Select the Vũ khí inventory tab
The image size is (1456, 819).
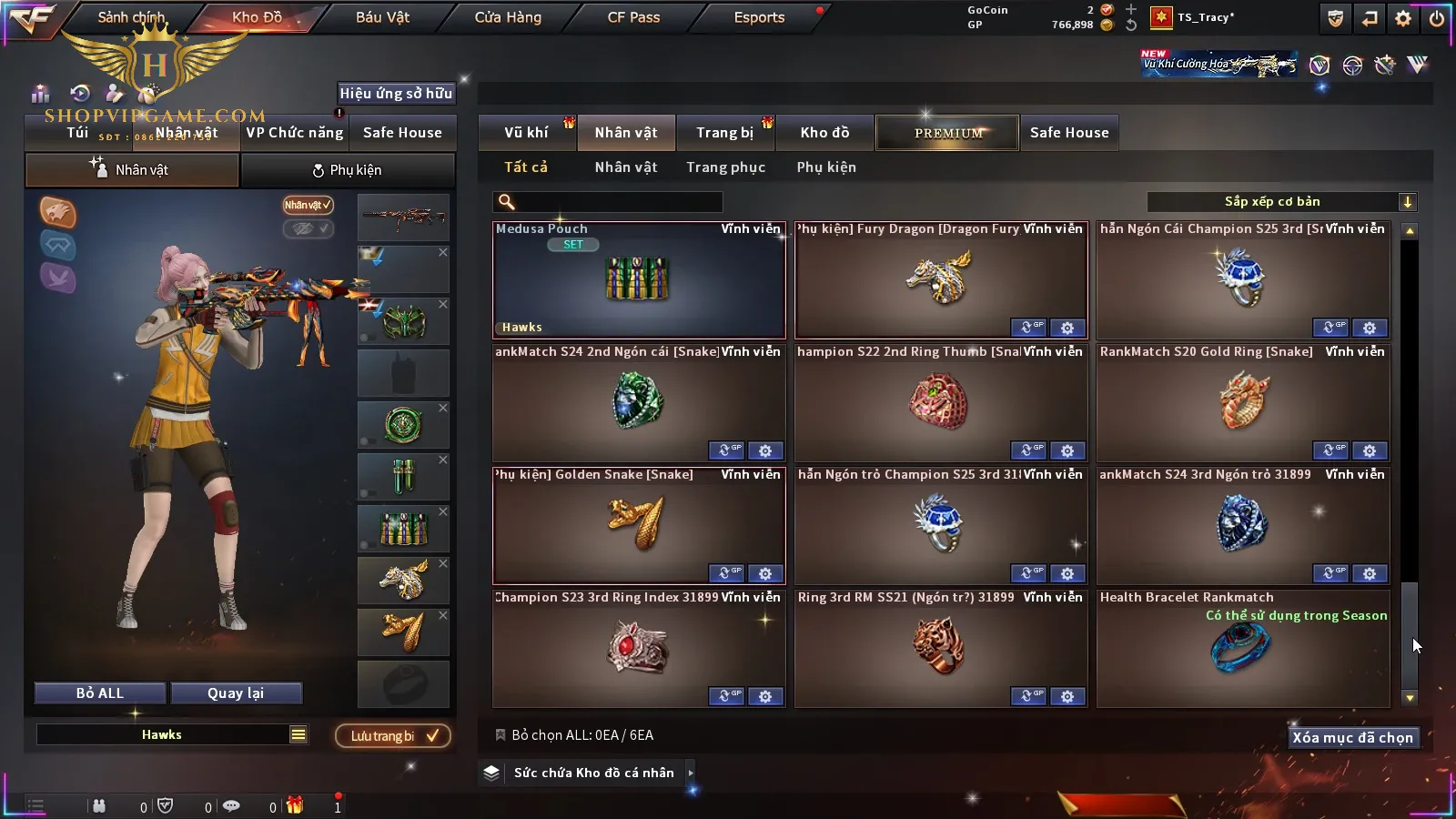pyautogui.click(x=526, y=133)
